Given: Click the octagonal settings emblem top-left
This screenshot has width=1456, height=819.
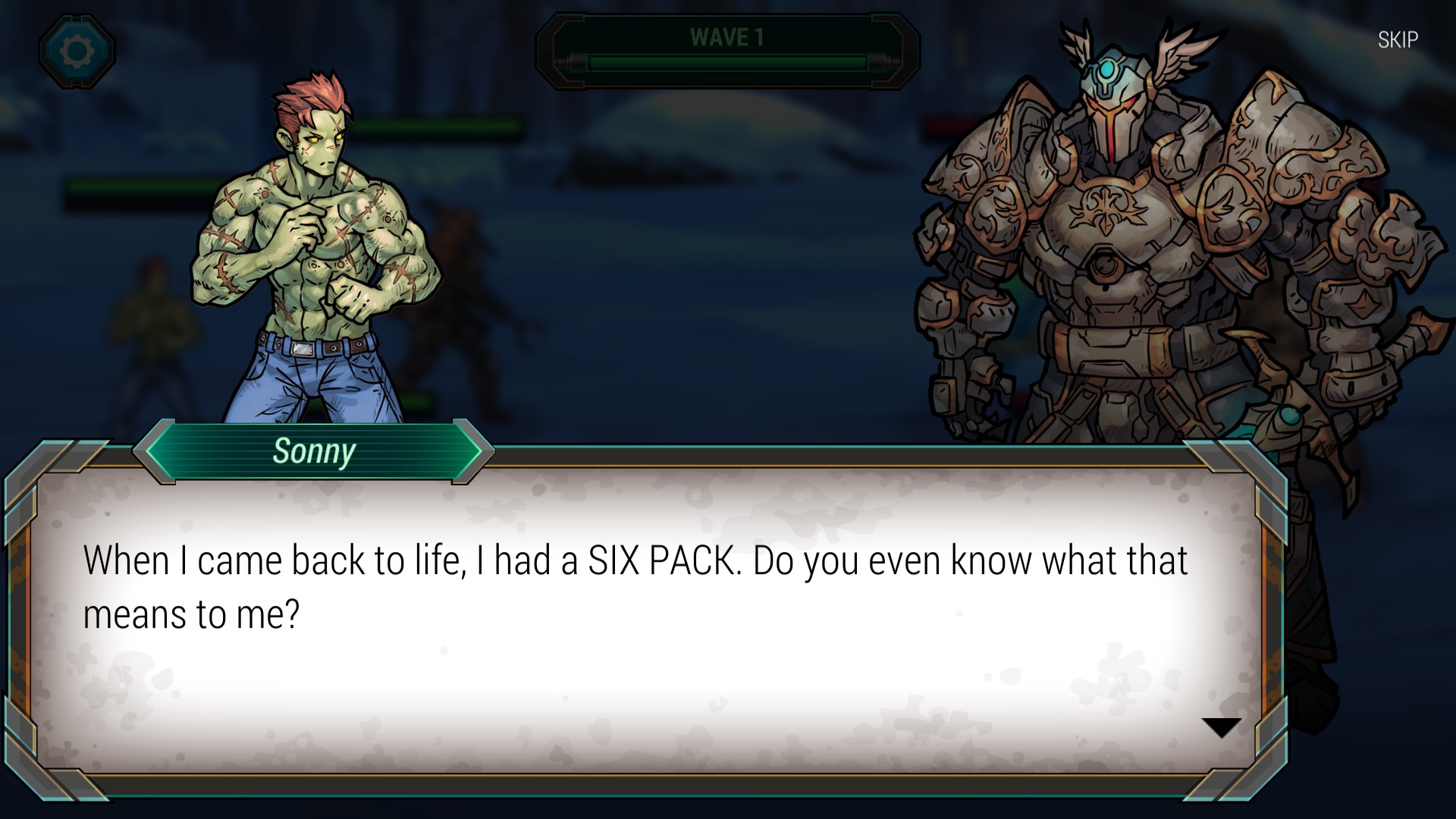Looking at the screenshot, I should tap(77, 52).
